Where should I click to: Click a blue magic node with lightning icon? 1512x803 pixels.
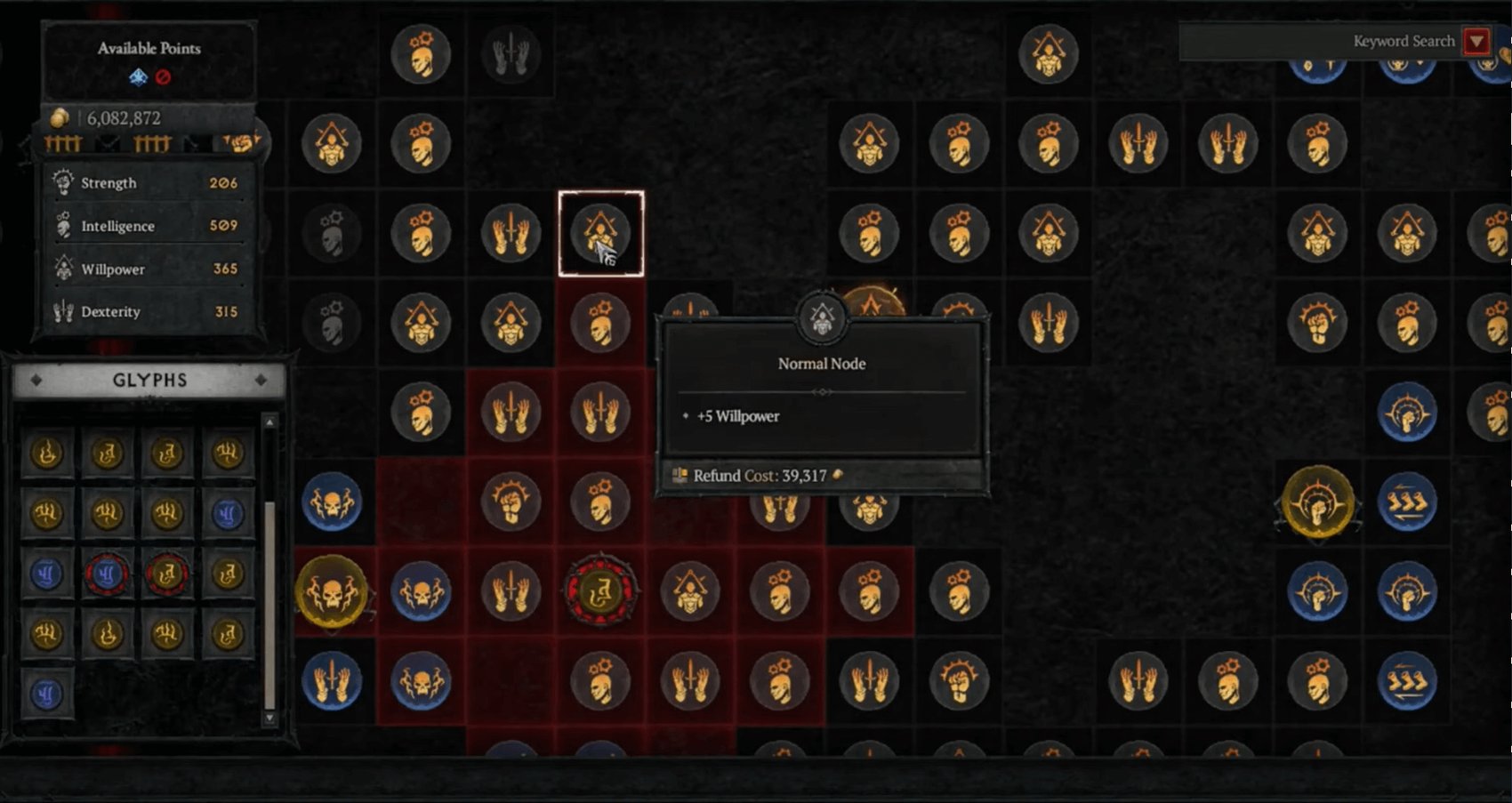333,502
